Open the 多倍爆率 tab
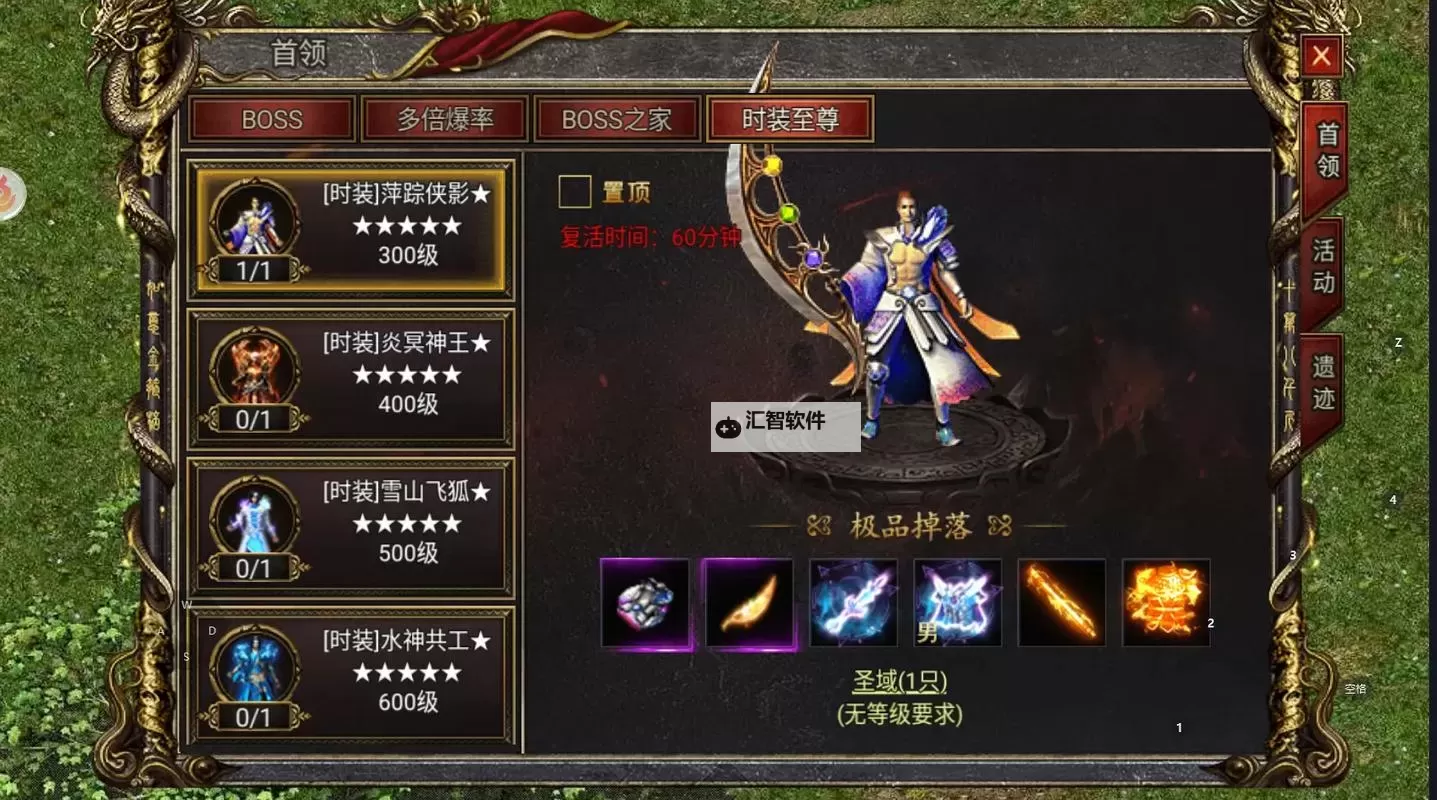Viewport: 1437px width, 800px height. pyautogui.click(x=445, y=120)
